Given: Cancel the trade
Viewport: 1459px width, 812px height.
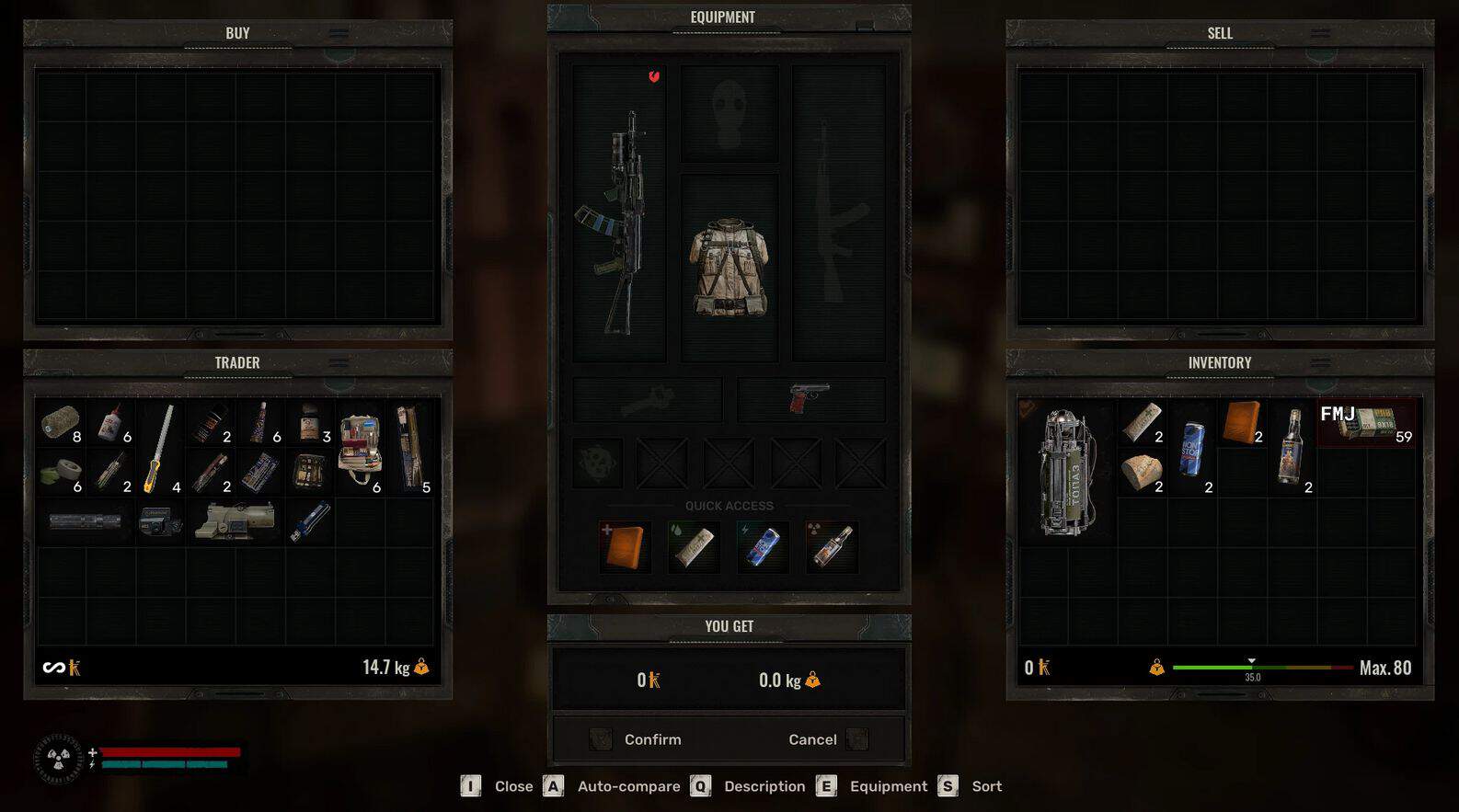Looking at the screenshot, I should click(x=813, y=739).
